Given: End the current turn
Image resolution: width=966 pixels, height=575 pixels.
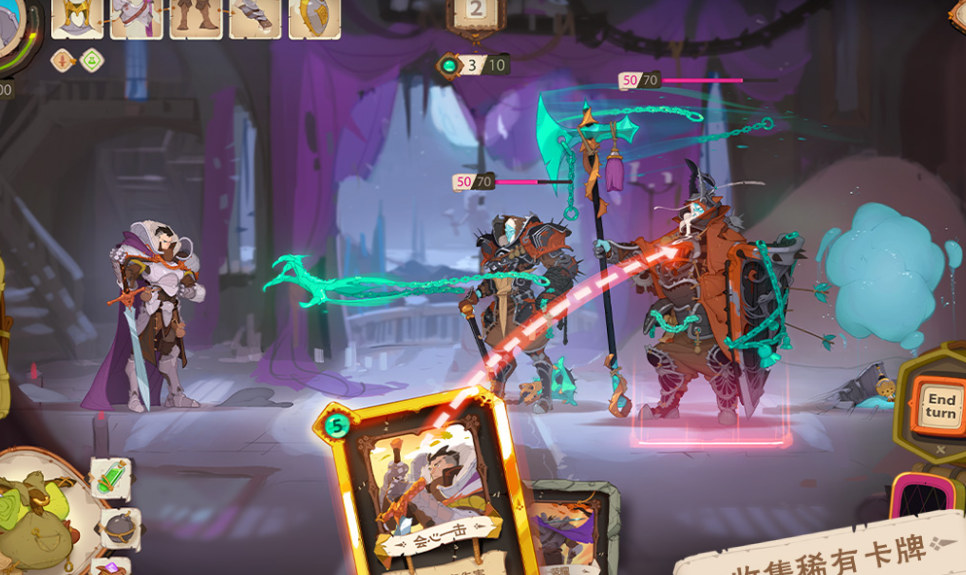Looking at the screenshot, I should coord(939,406).
